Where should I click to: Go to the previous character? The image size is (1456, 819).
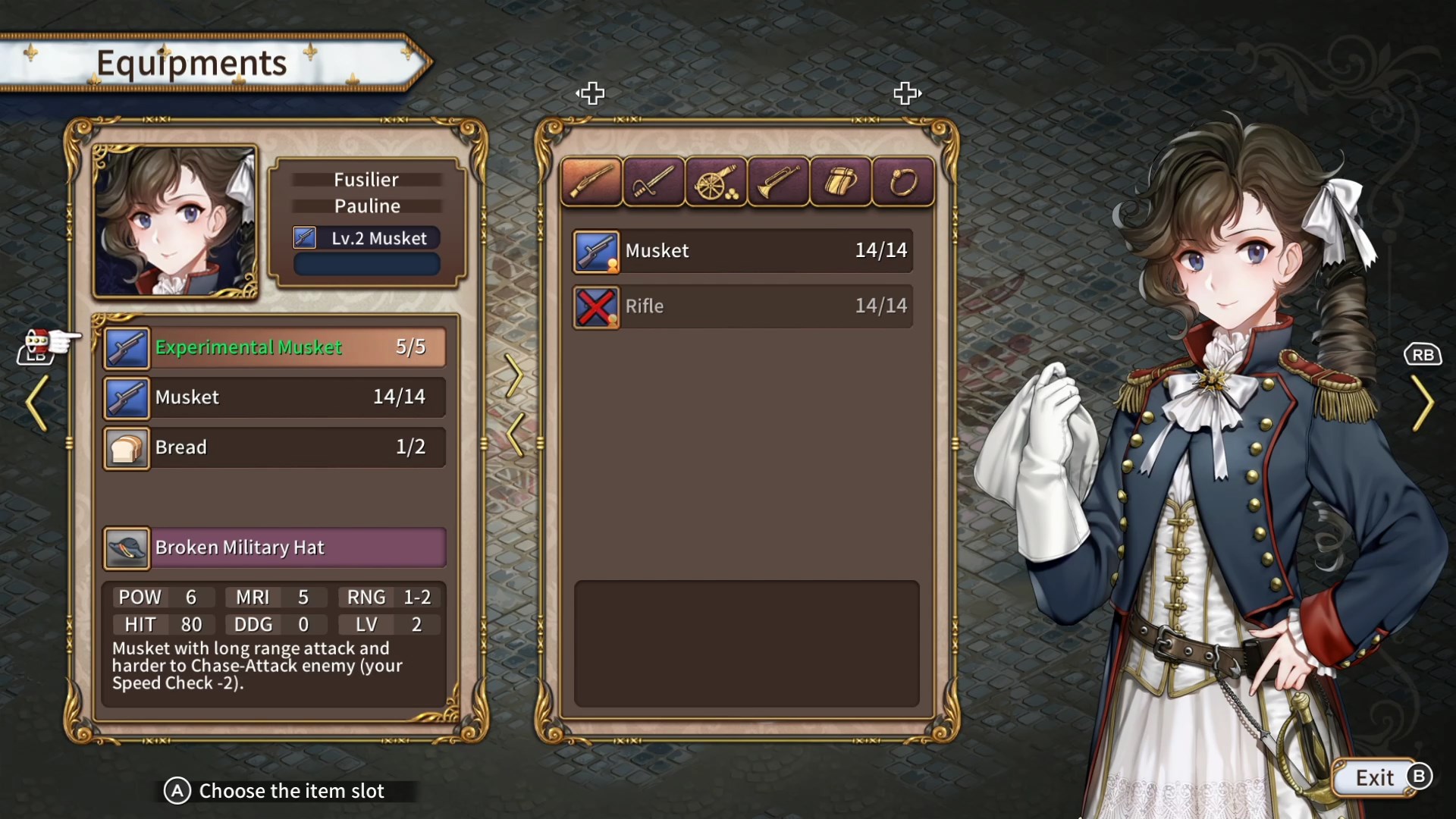36,403
